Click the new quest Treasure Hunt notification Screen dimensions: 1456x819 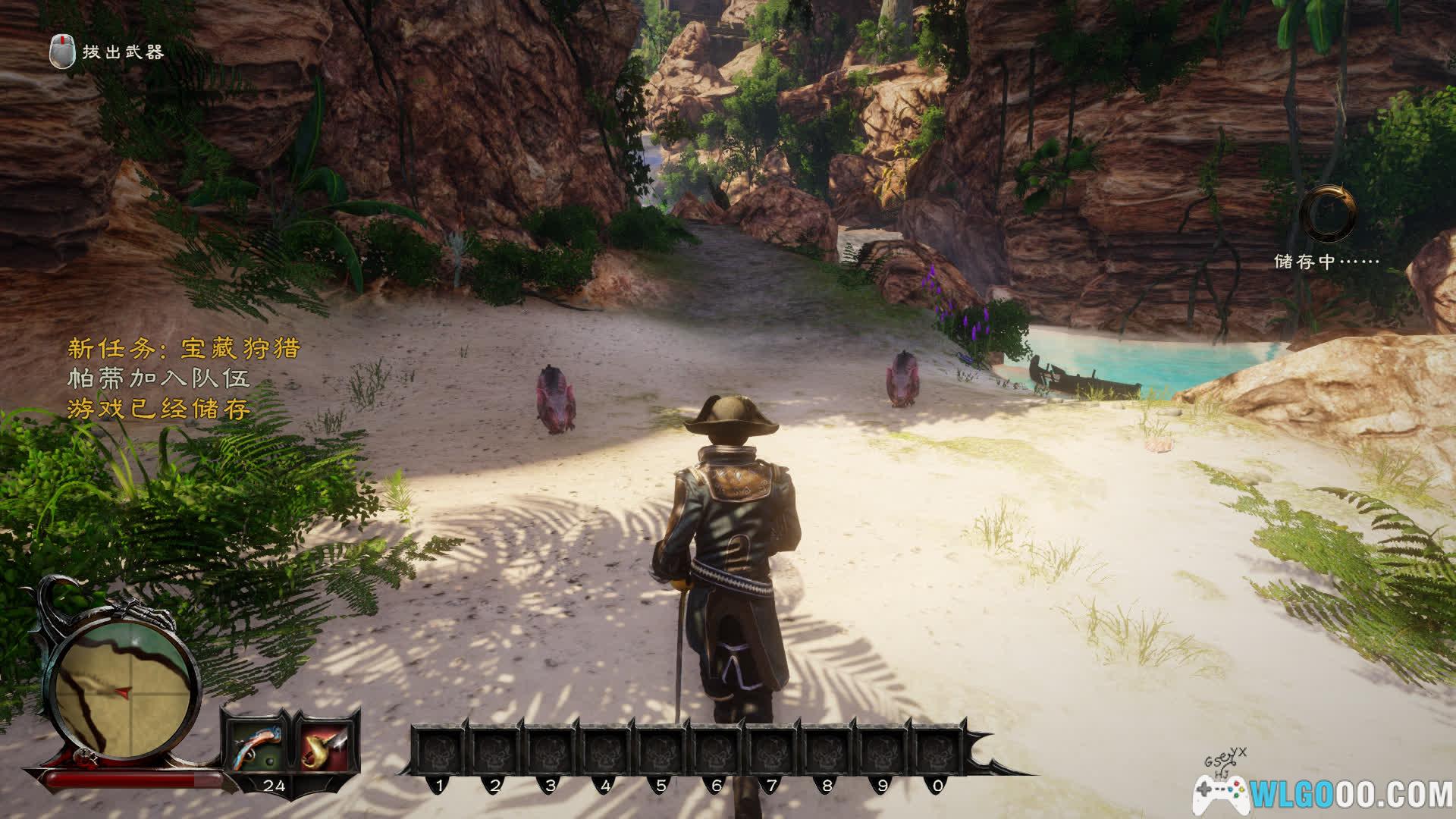coord(184,348)
